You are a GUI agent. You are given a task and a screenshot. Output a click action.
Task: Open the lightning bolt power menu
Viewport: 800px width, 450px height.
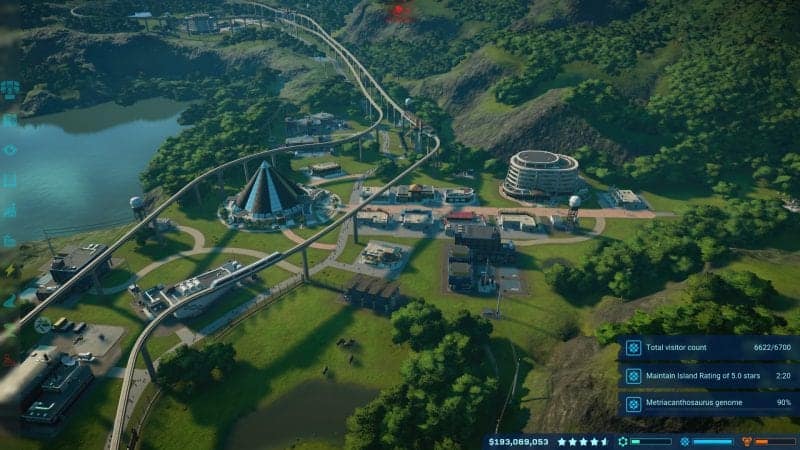click(10, 270)
